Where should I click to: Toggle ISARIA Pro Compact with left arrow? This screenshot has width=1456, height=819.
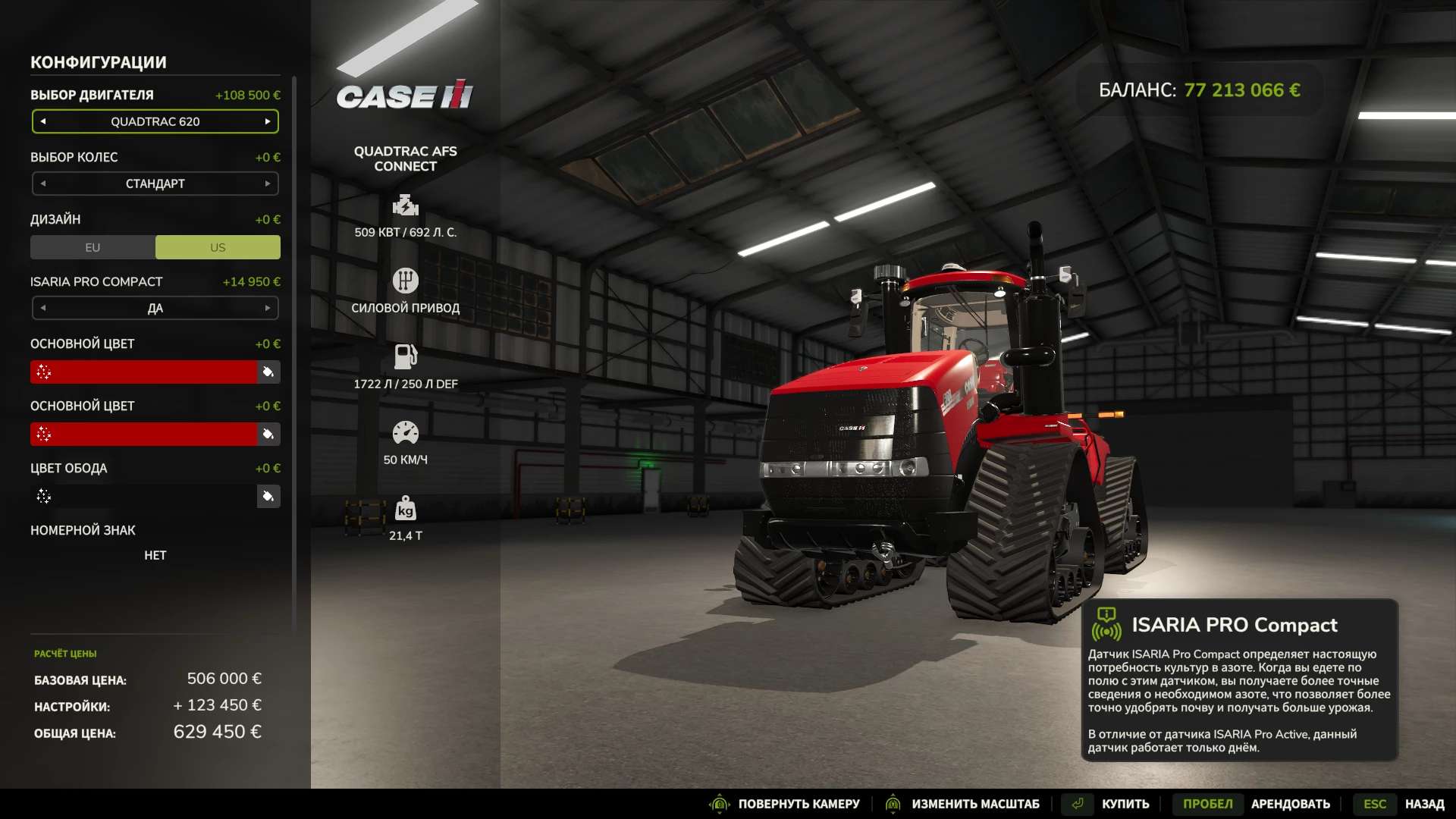point(43,308)
